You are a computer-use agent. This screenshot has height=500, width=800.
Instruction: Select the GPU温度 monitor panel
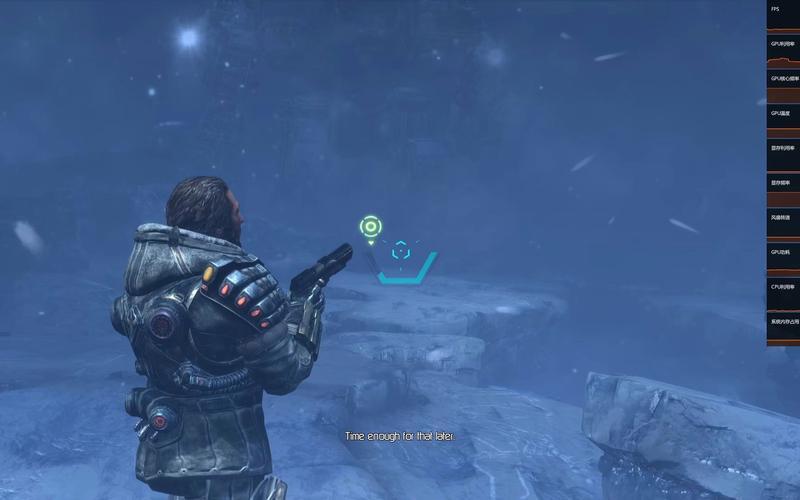click(x=783, y=120)
